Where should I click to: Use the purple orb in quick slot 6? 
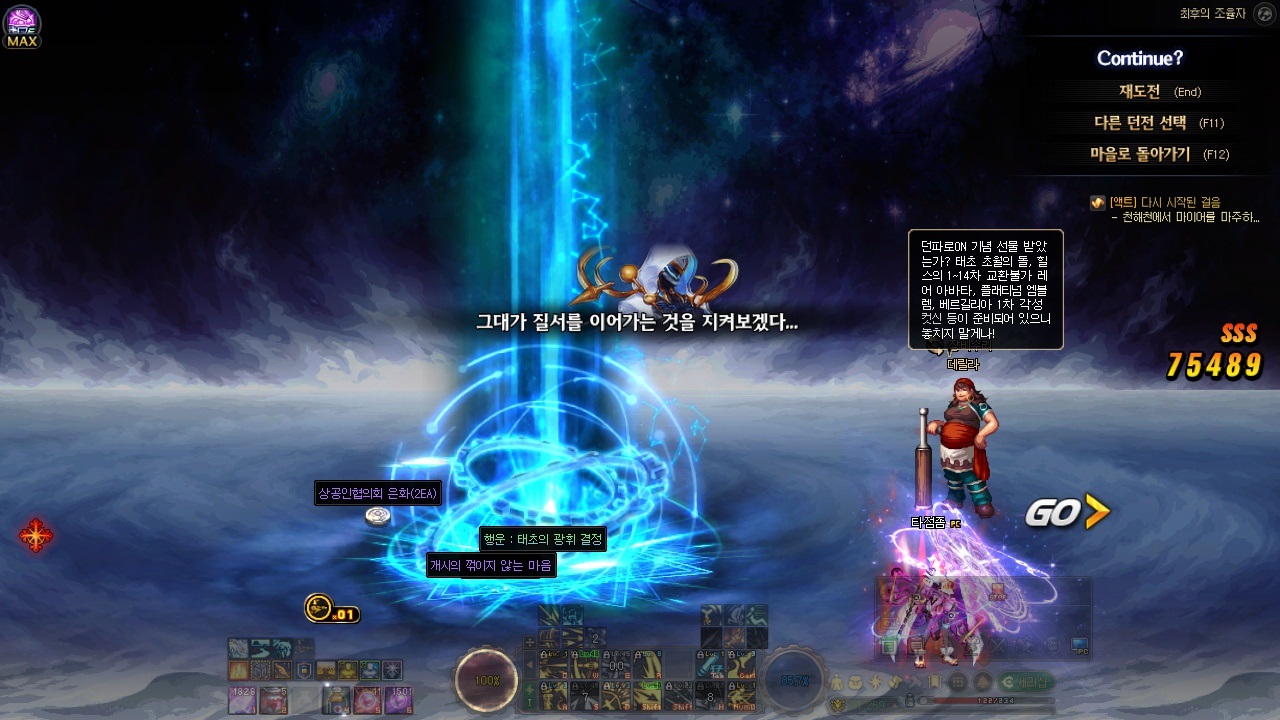399,700
